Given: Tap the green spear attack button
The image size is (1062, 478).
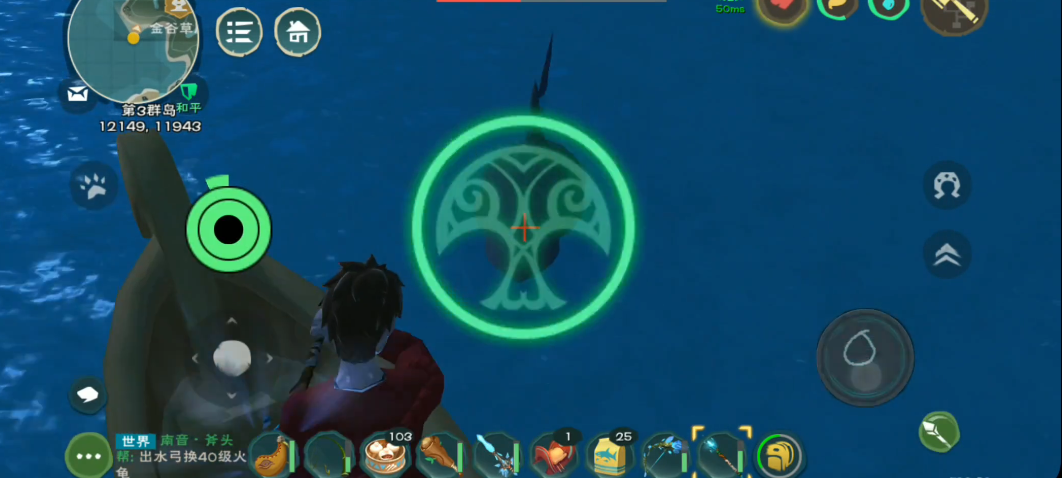Looking at the screenshot, I should tap(939, 431).
